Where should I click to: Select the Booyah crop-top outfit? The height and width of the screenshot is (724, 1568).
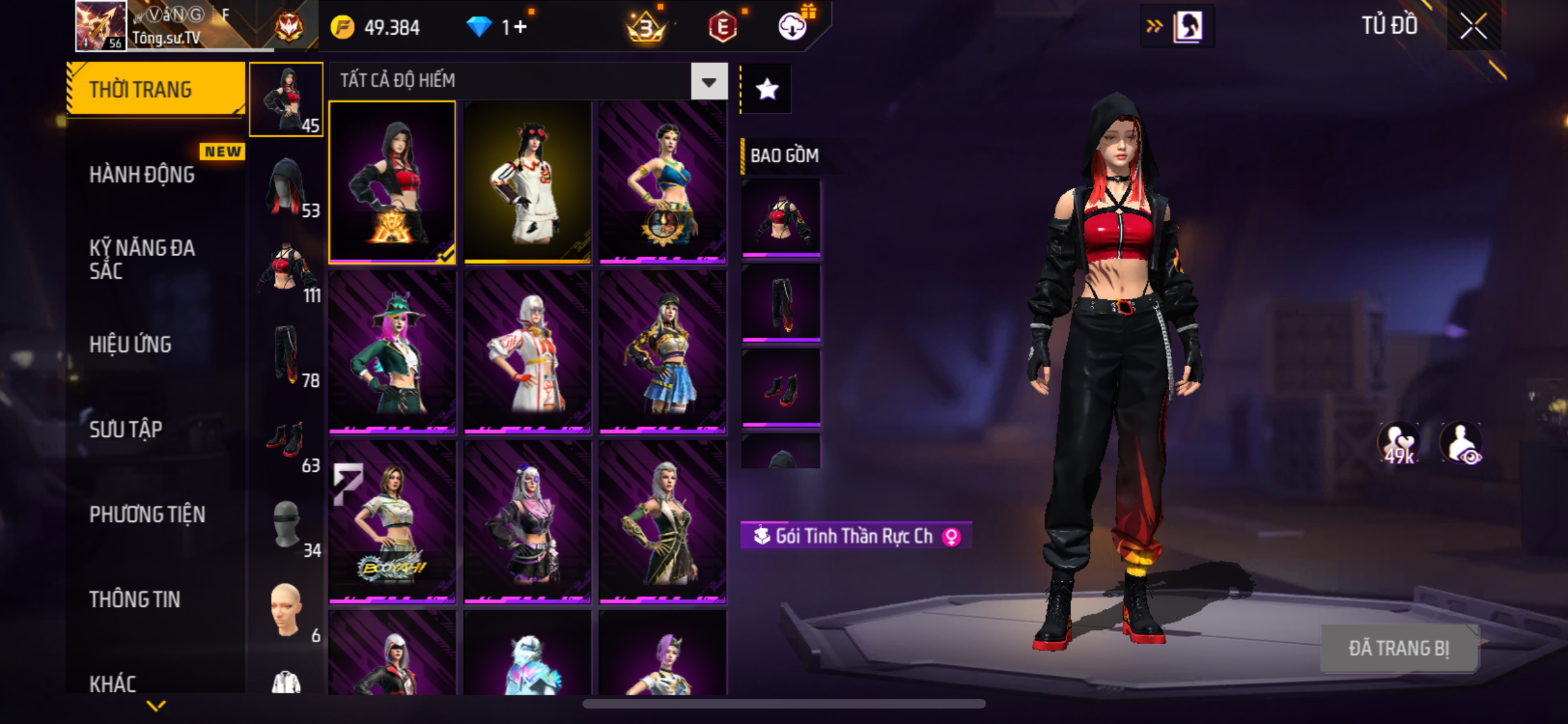click(x=392, y=521)
